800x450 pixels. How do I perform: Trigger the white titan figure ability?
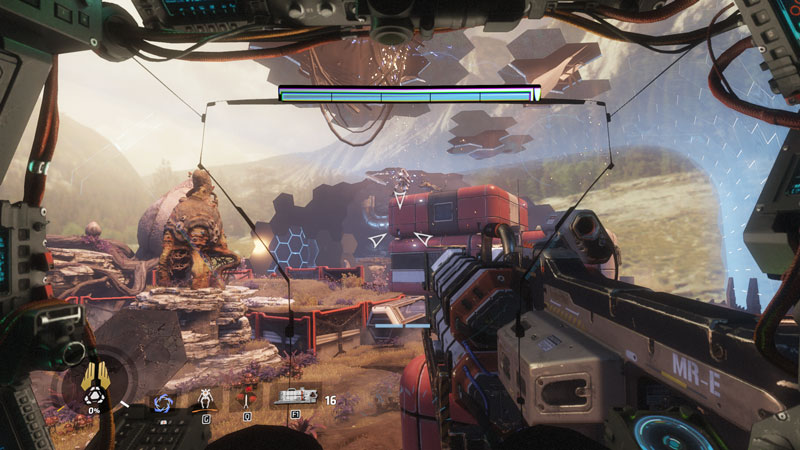click(205, 398)
